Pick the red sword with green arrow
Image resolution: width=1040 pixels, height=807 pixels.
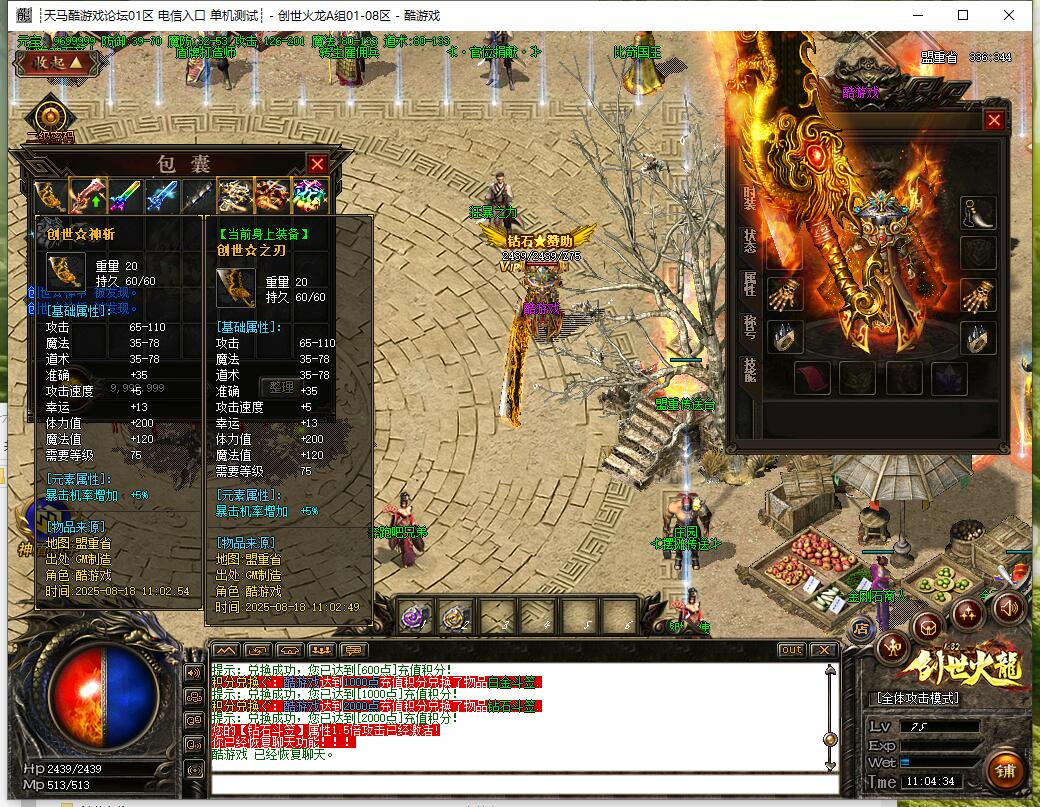[88, 195]
